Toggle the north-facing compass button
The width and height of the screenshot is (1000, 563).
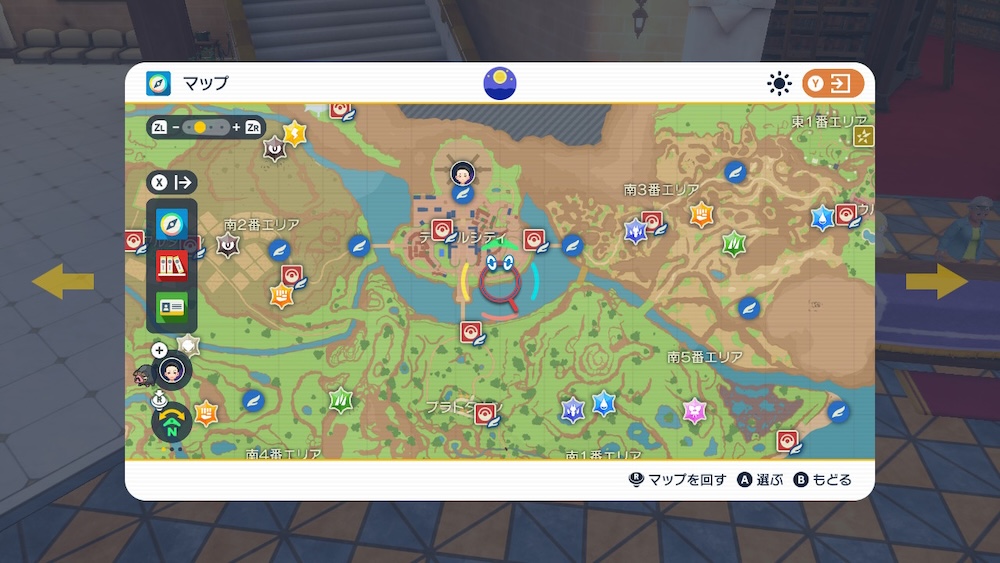click(172, 423)
